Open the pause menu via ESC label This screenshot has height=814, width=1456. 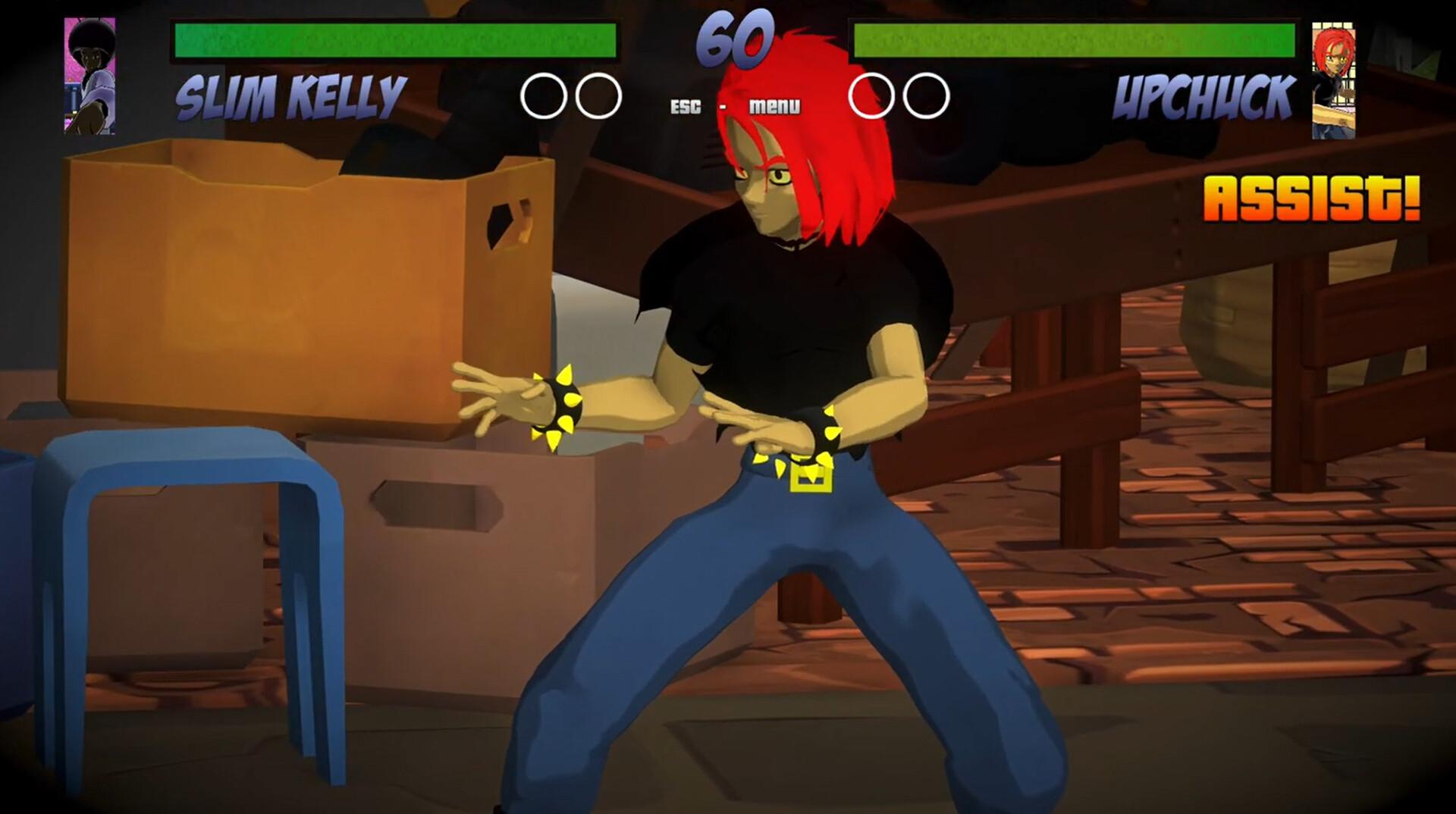684,107
